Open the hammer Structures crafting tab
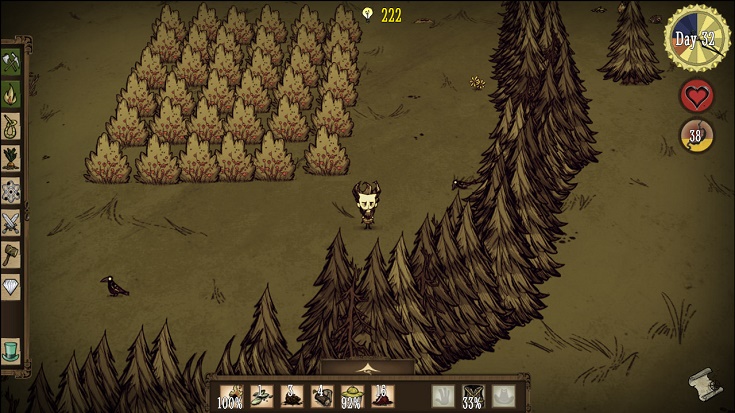Screen dimensions: 735x413 [x=11, y=253]
